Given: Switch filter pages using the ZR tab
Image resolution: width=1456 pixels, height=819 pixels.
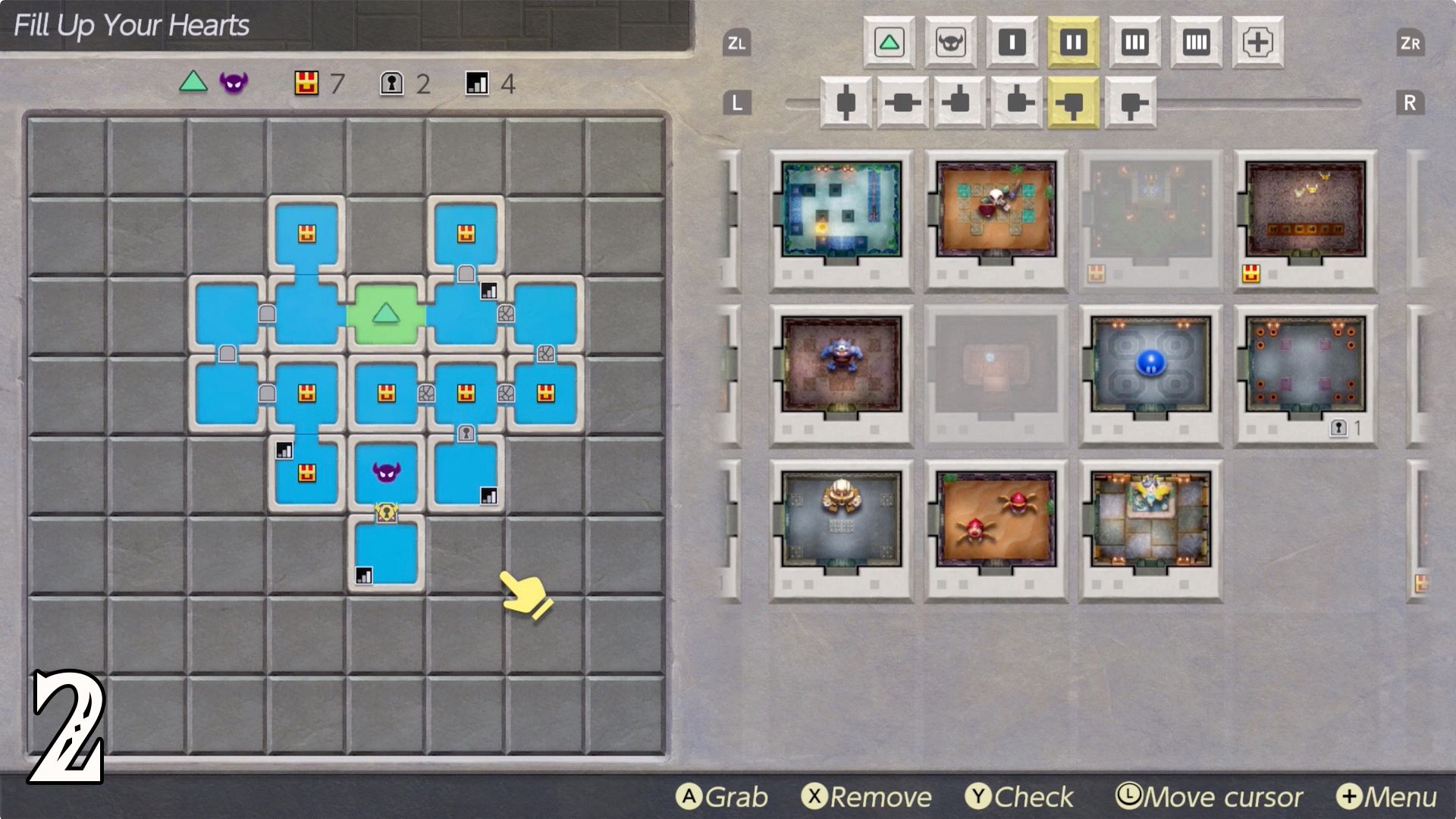Looking at the screenshot, I should [x=1410, y=43].
